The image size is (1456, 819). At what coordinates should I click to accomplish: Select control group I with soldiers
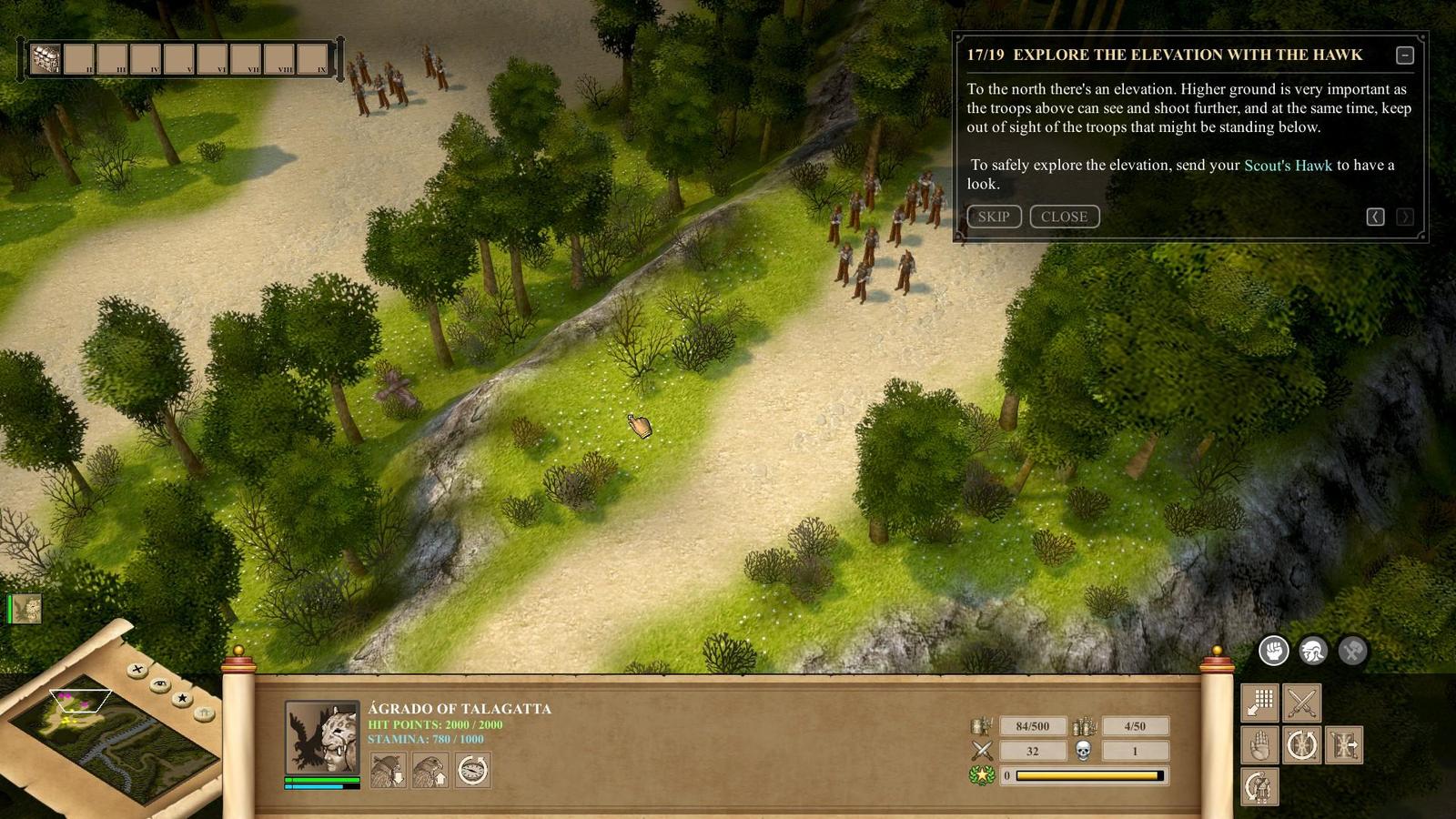(x=45, y=59)
